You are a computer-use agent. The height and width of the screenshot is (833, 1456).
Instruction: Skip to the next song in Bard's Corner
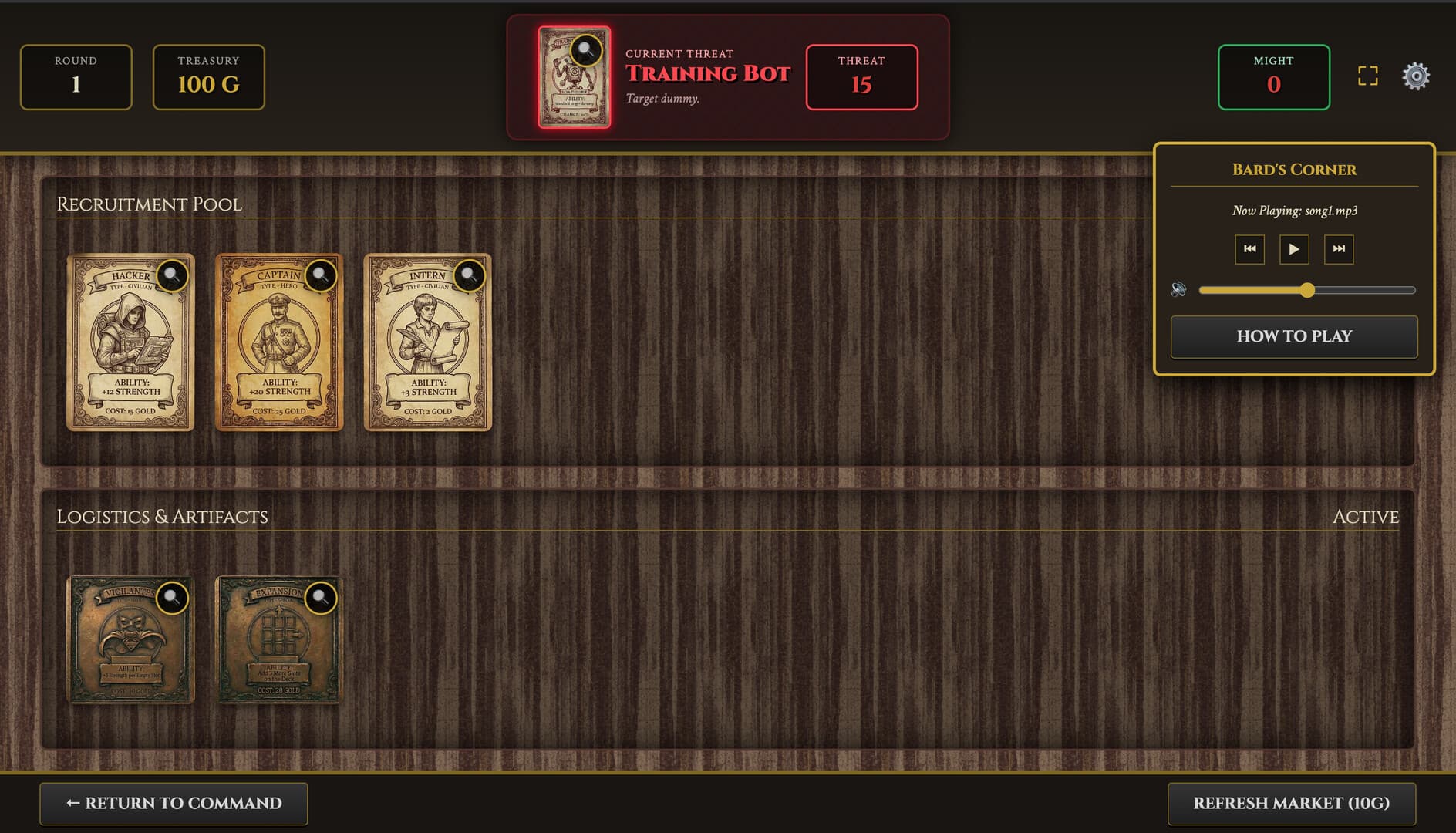[1340, 249]
